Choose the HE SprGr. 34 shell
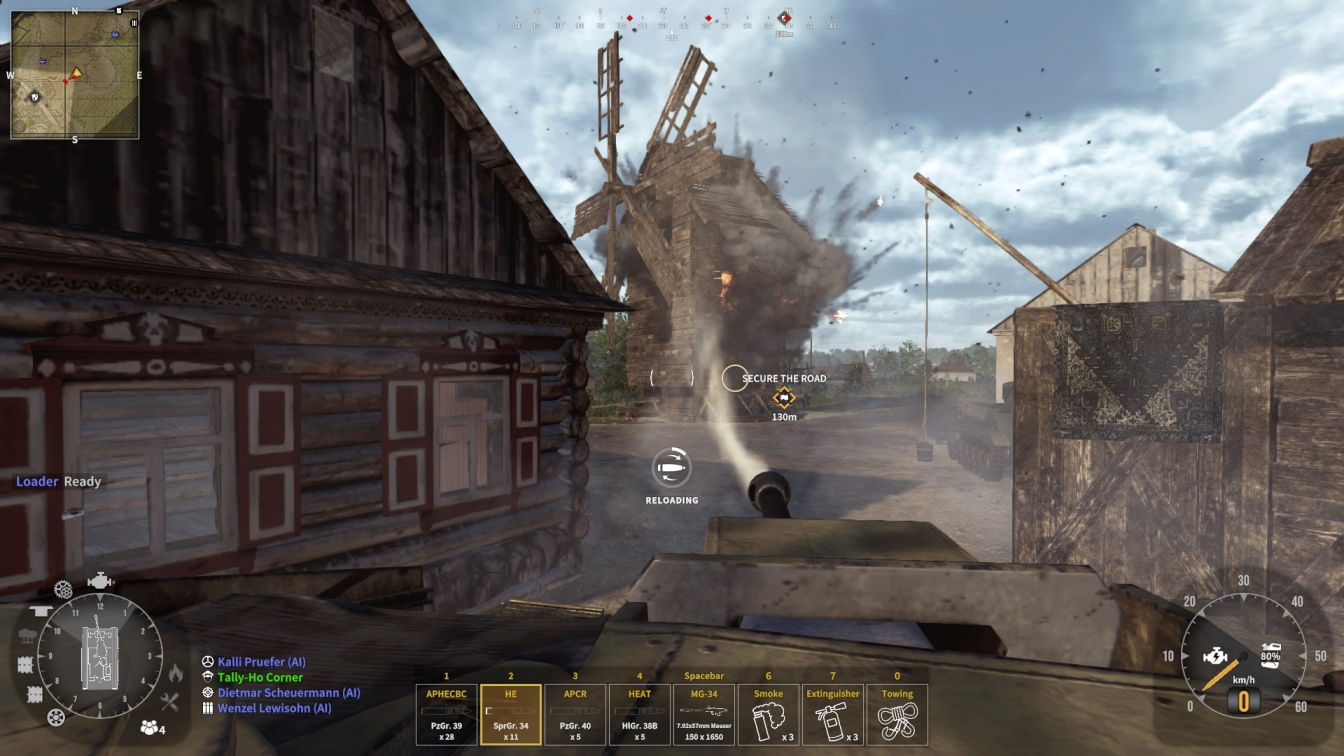 pos(511,714)
